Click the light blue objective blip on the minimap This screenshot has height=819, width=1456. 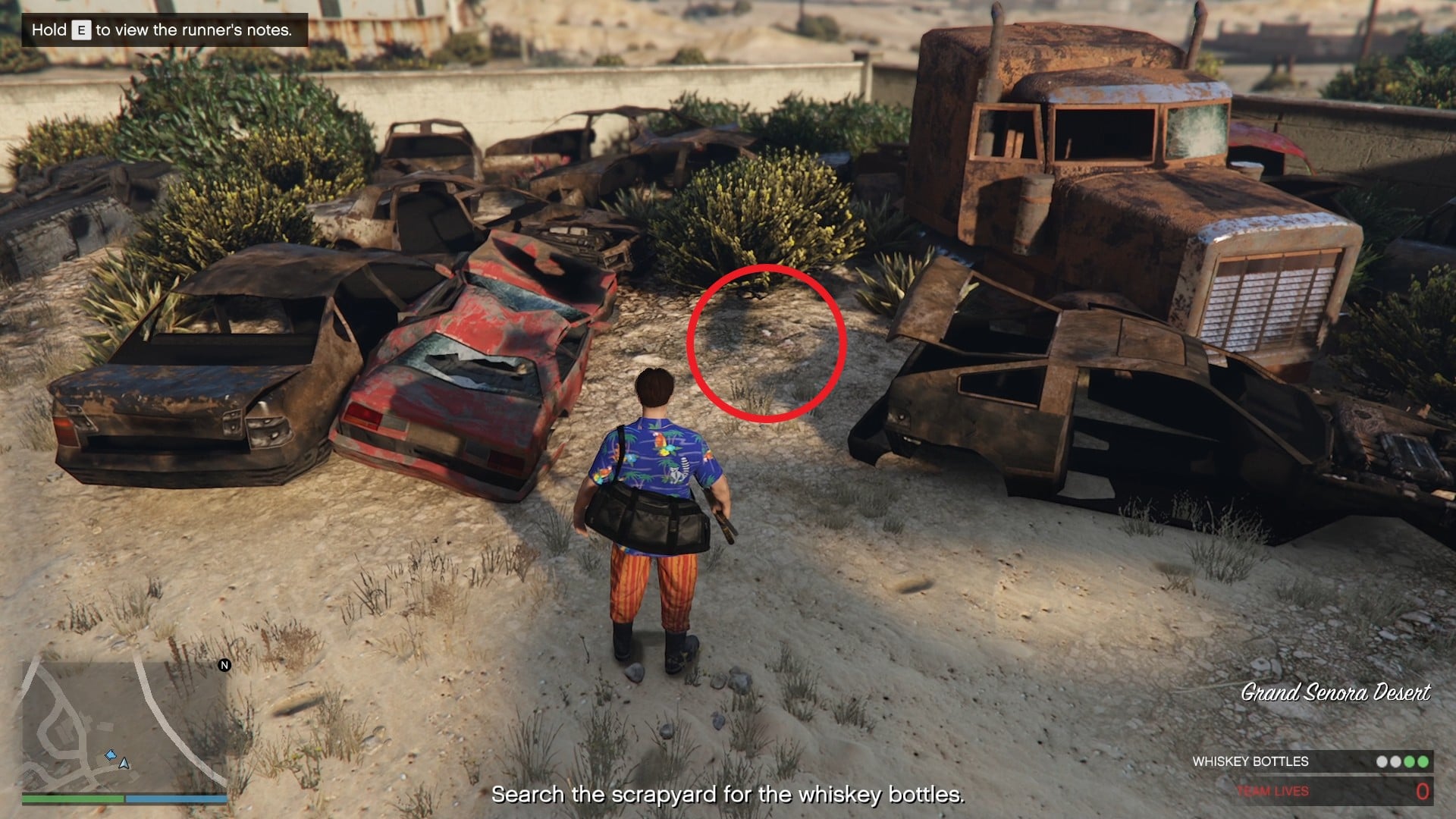pyautogui.click(x=111, y=755)
